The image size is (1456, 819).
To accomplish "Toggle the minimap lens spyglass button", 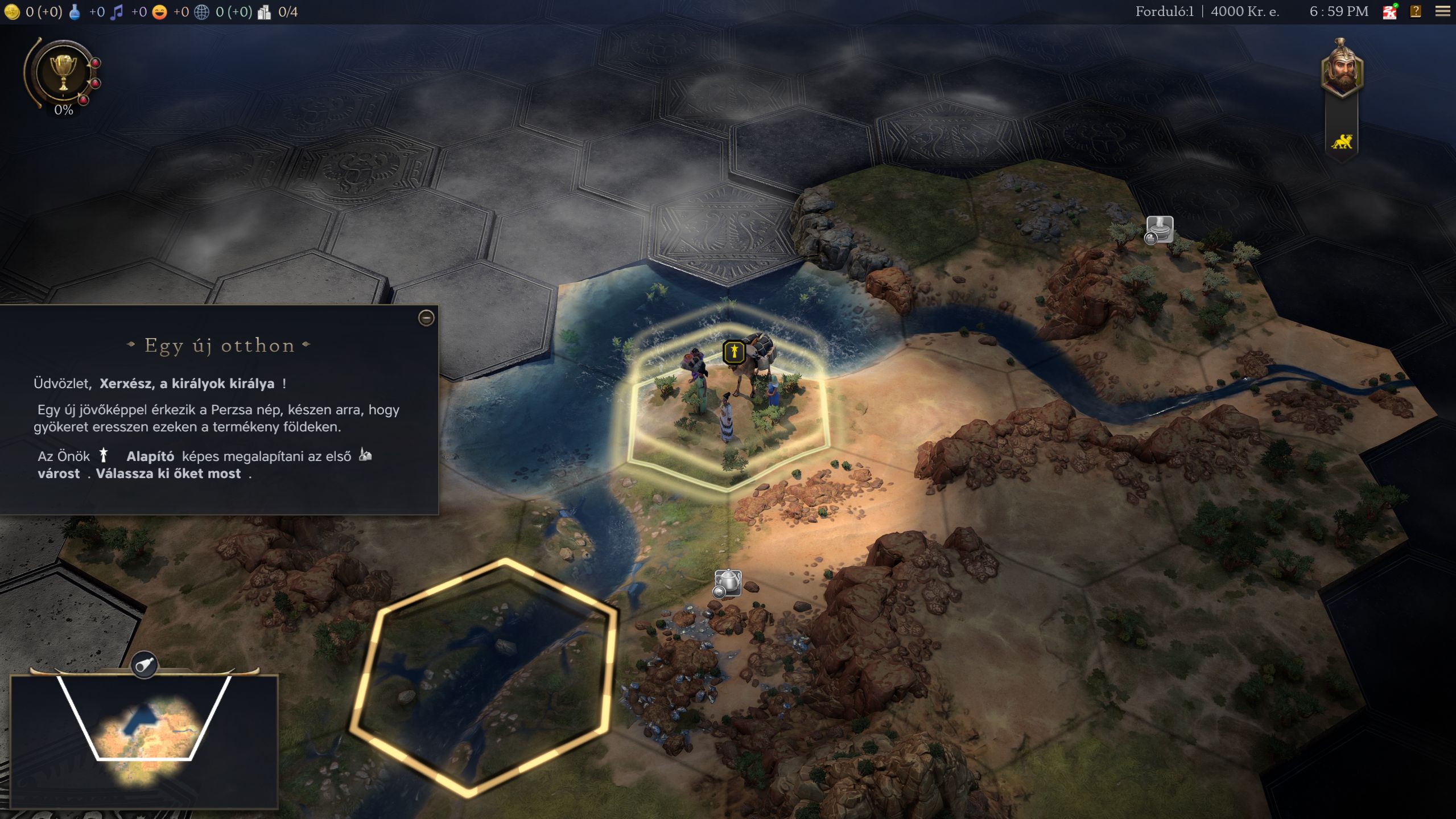I will 145,664.
